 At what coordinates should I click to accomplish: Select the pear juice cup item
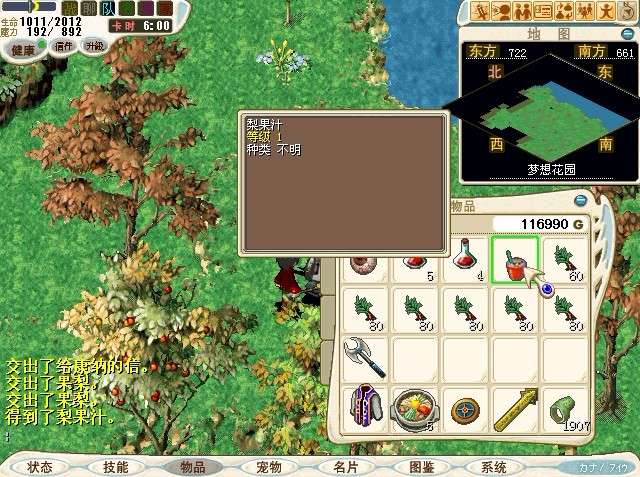(515, 260)
